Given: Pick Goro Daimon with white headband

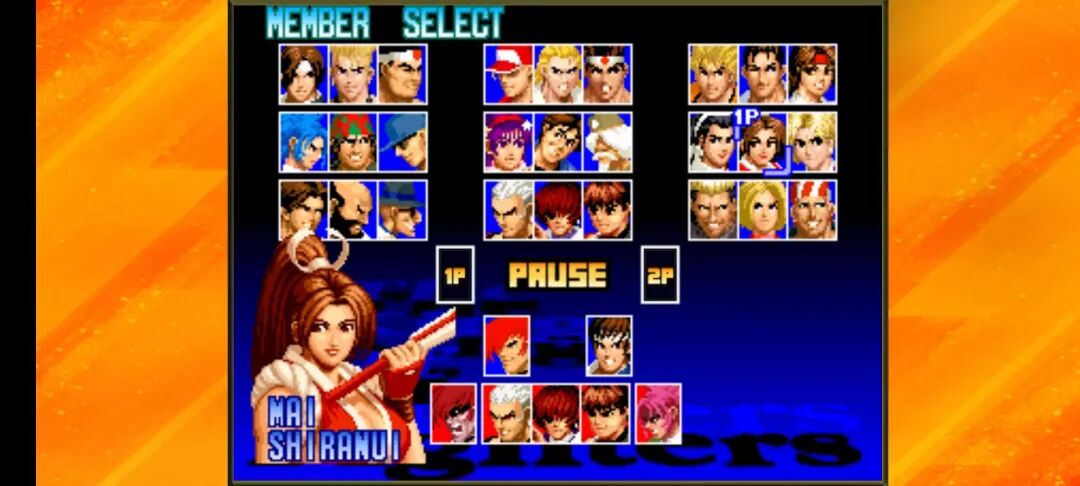Looking at the screenshot, I should 402,74.
